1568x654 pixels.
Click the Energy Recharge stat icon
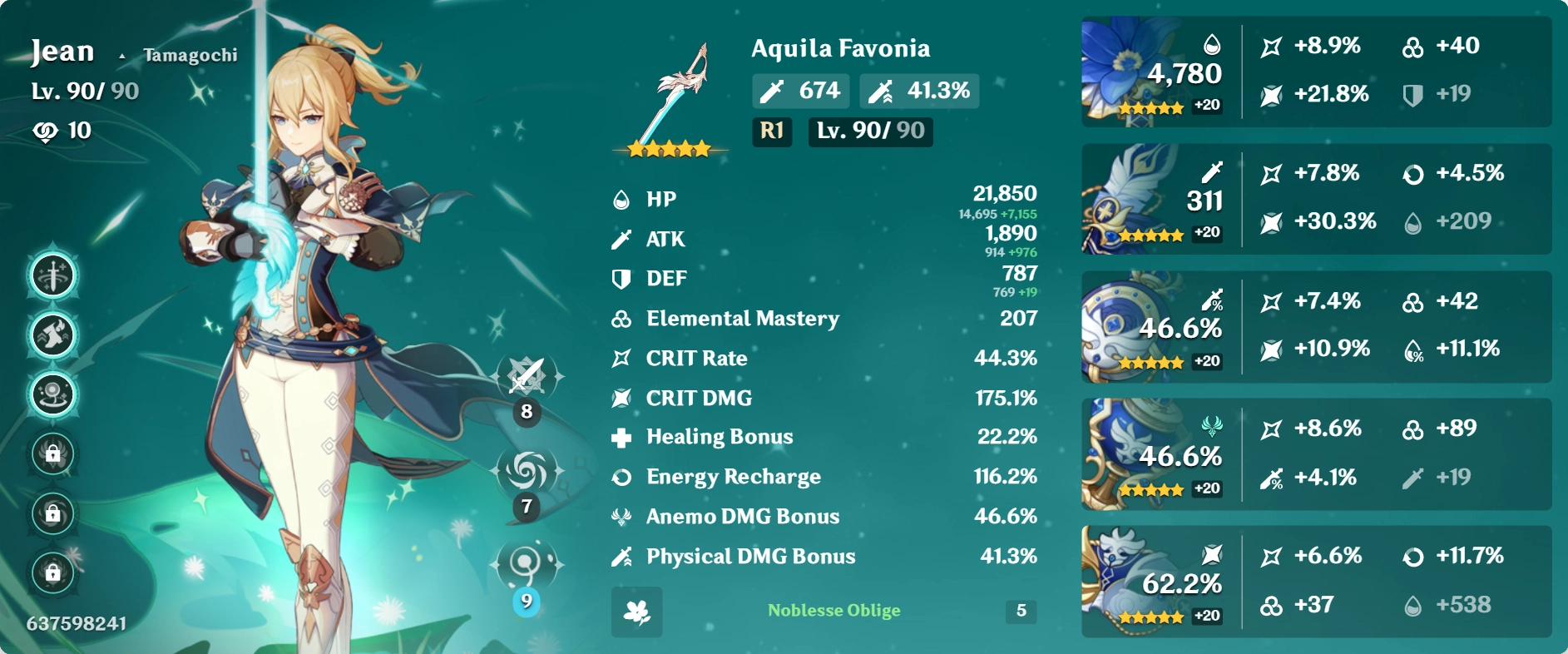[x=620, y=476]
